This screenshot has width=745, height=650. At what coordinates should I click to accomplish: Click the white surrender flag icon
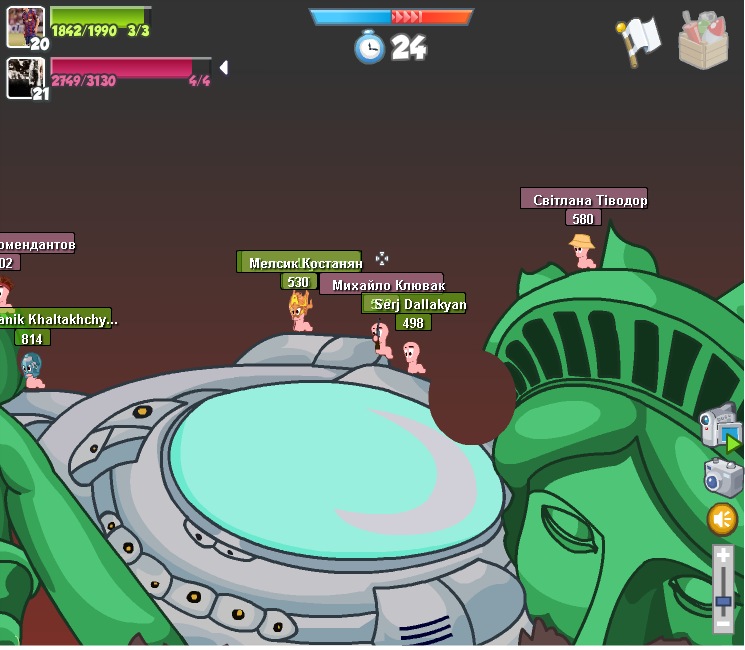(639, 39)
